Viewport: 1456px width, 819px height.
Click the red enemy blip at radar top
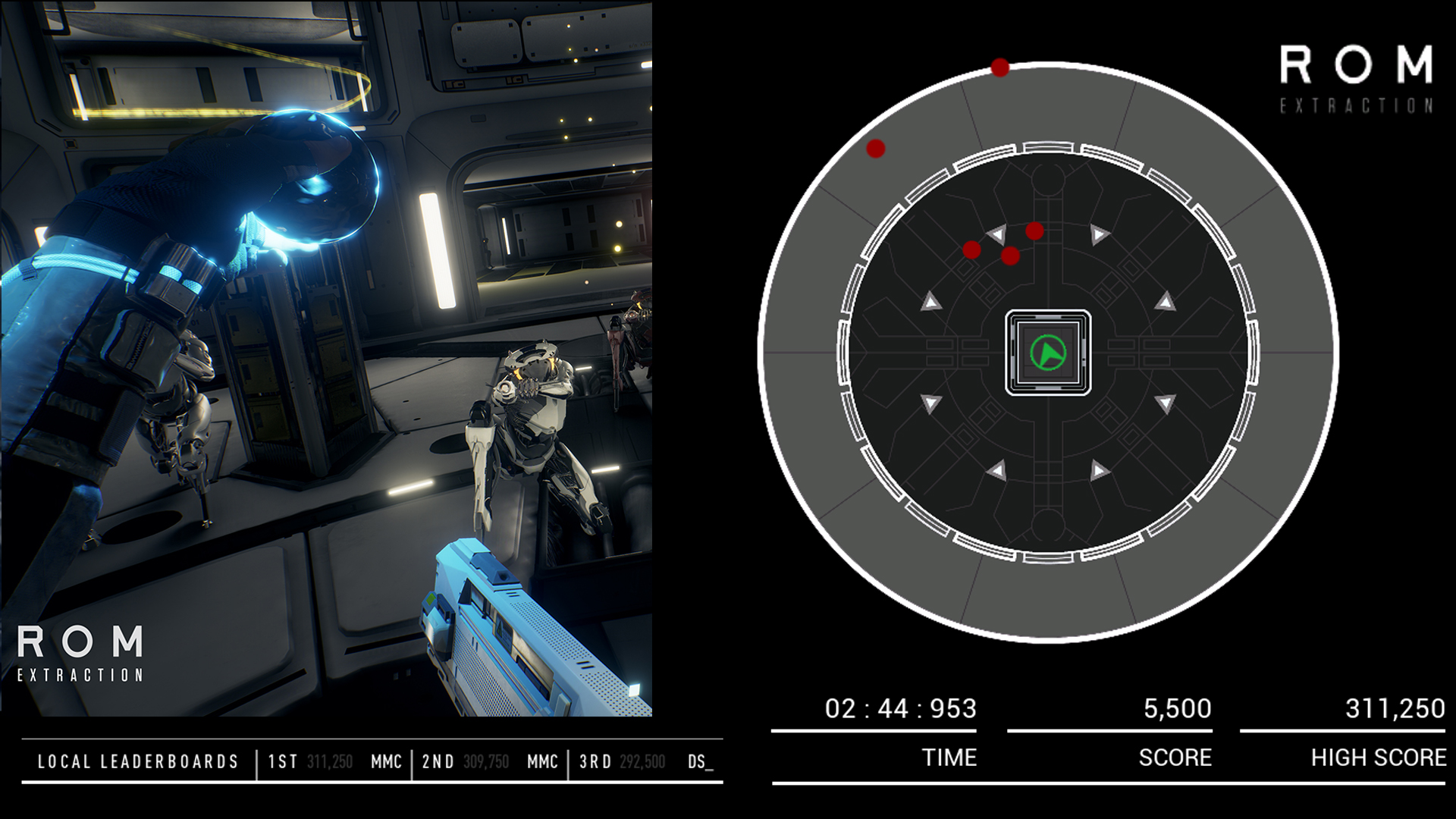999,67
